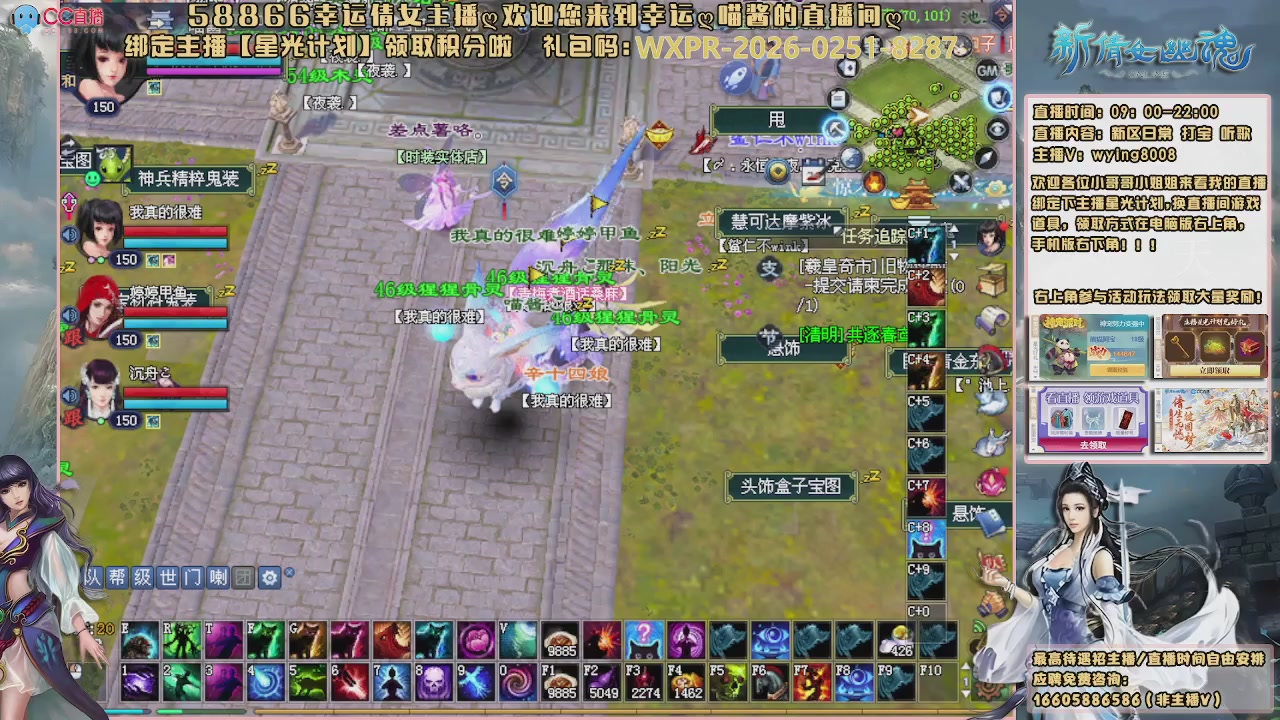Click the eye icon beside the minimap
The height and width of the screenshot is (720, 1280).
click(997, 128)
